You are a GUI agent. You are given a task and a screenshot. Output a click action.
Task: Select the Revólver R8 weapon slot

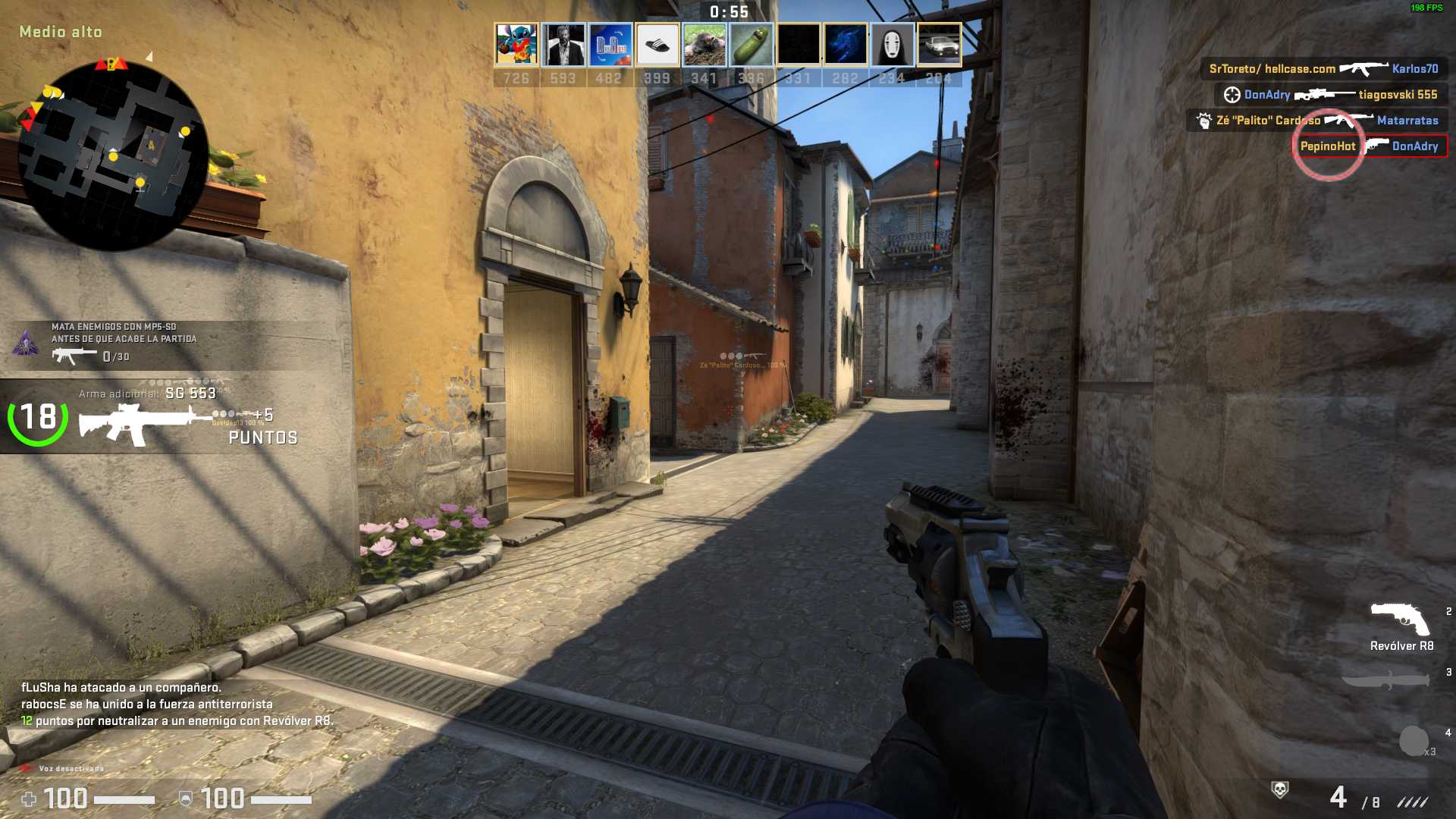click(1400, 620)
